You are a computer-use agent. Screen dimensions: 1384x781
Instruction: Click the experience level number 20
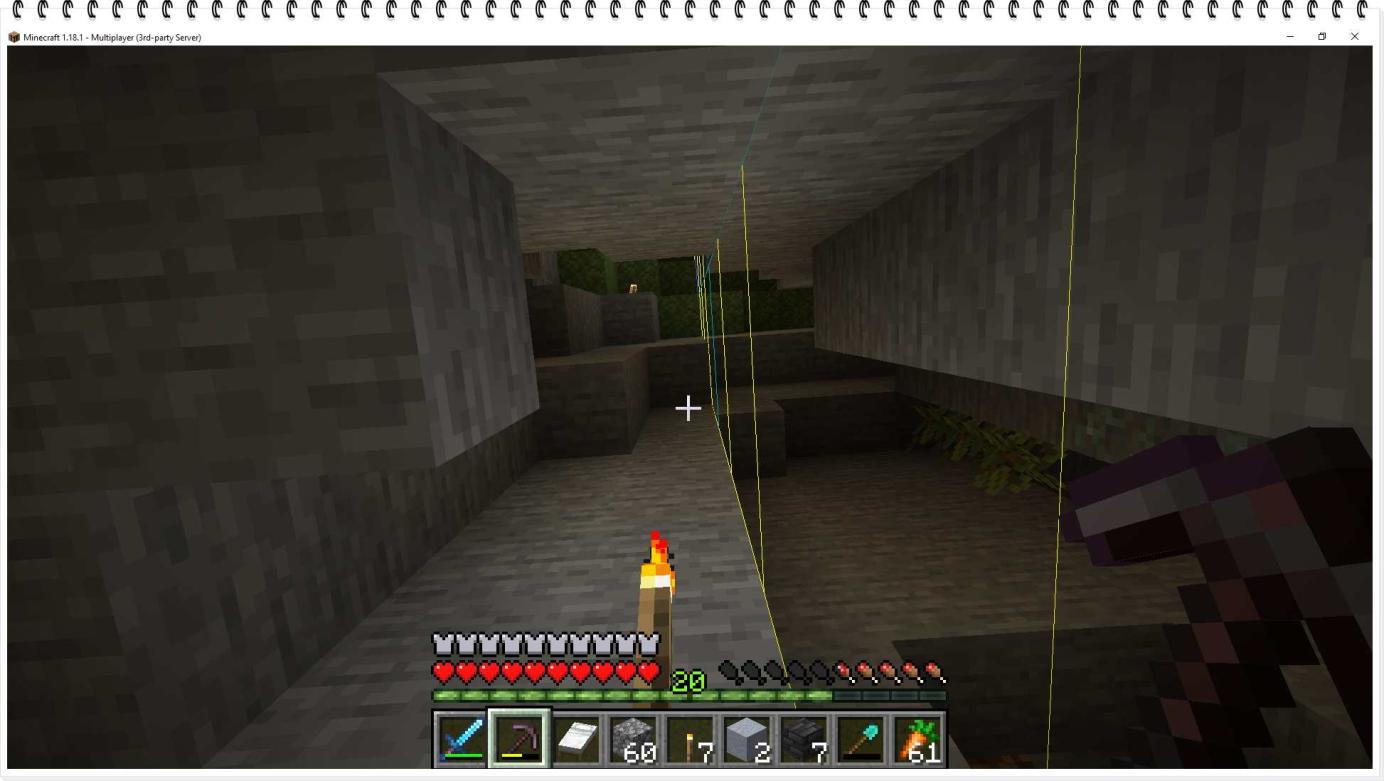(689, 680)
